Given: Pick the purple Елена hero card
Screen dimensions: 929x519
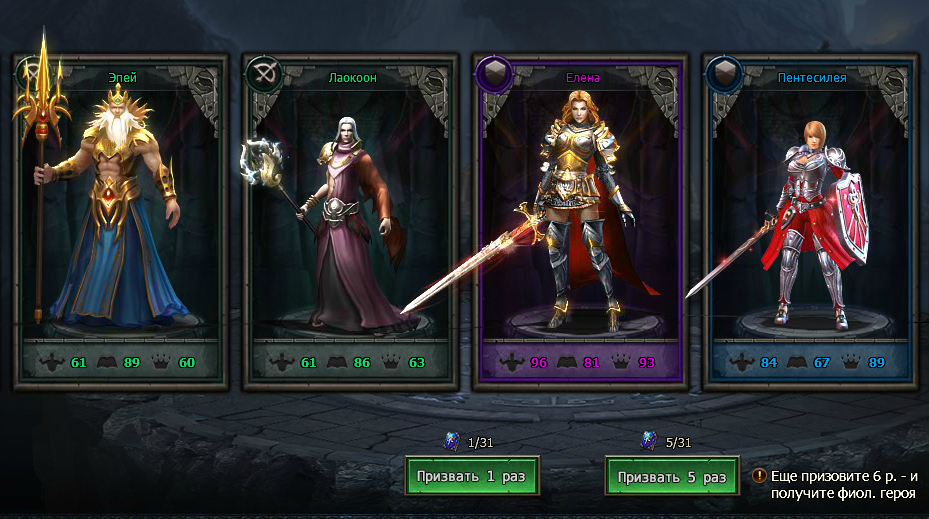Looking at the screenshot, I should pyautogui.click(x=582, y=220).
